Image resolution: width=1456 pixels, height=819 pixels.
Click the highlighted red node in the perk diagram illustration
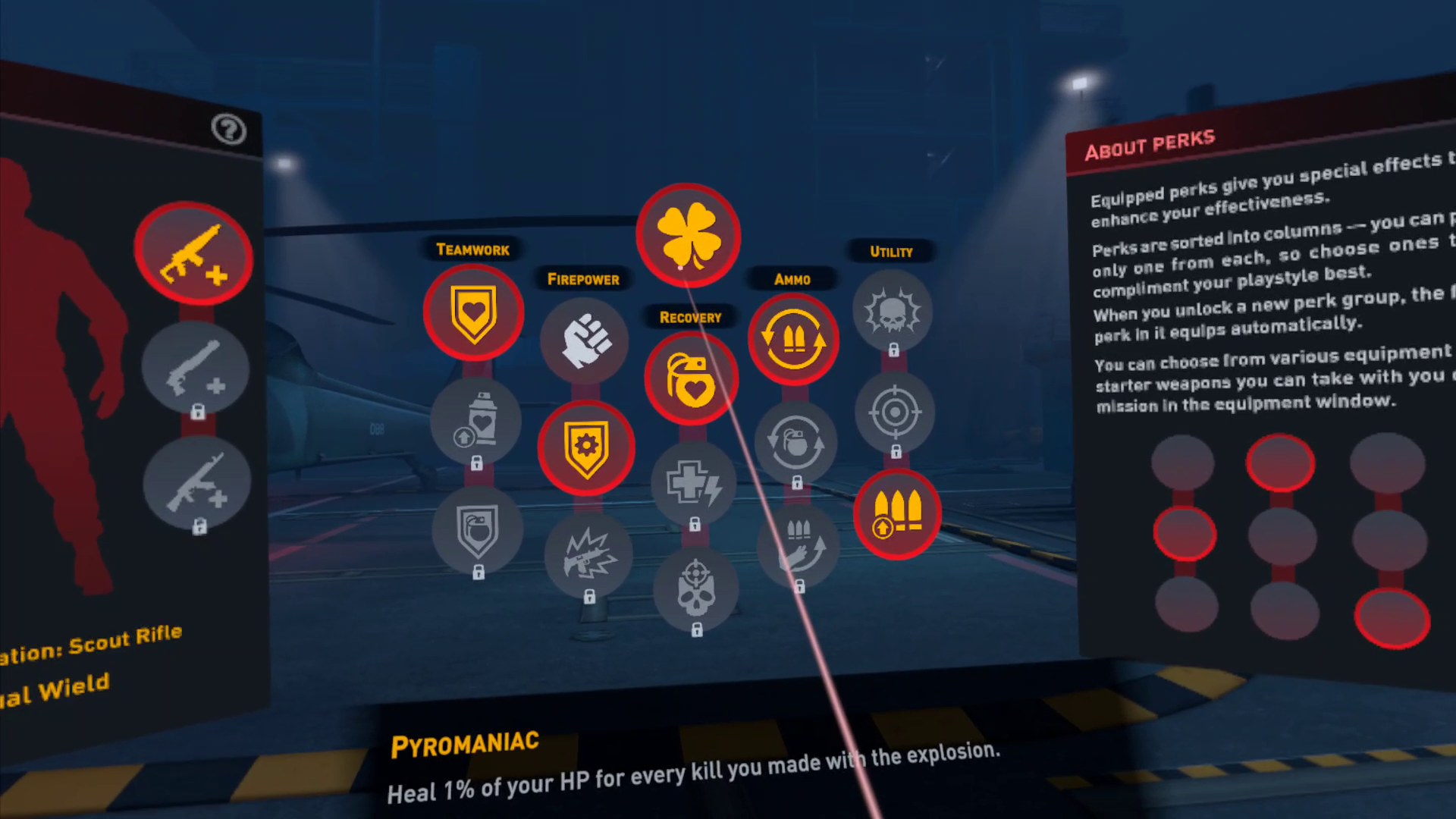point(1280,462)
